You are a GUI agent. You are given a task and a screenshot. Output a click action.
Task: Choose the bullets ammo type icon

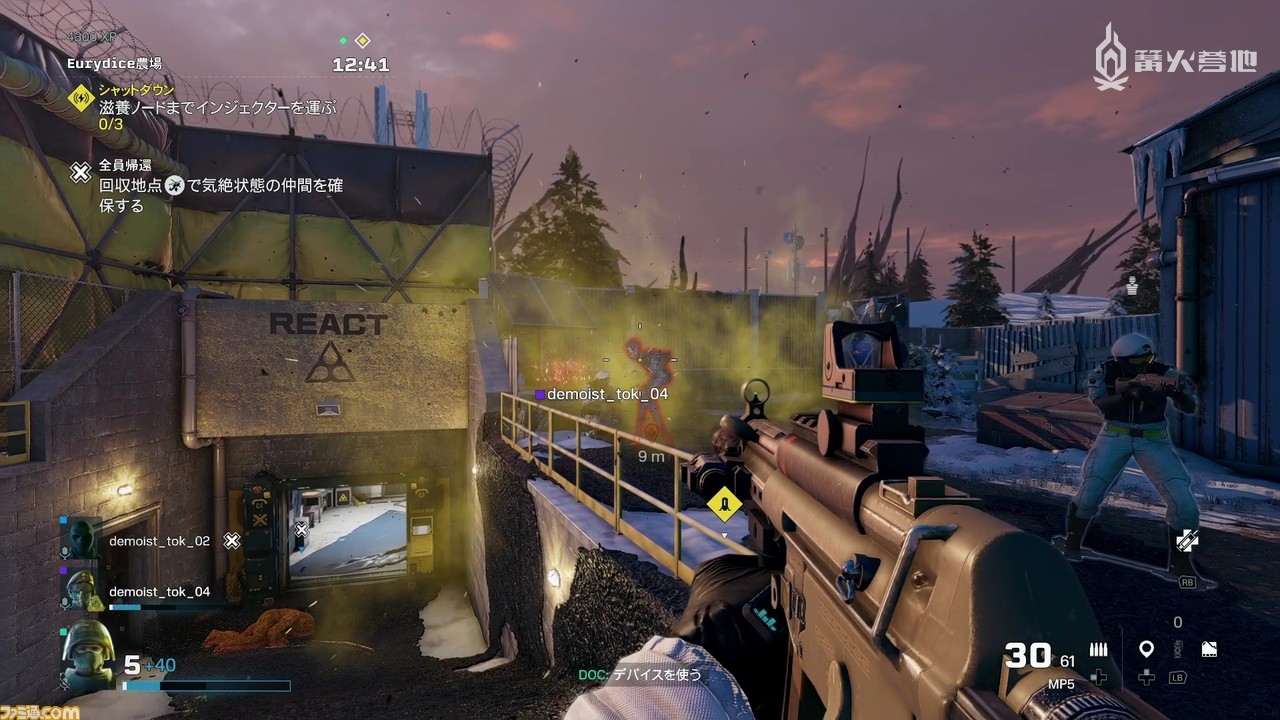[x=1098, y=650]
